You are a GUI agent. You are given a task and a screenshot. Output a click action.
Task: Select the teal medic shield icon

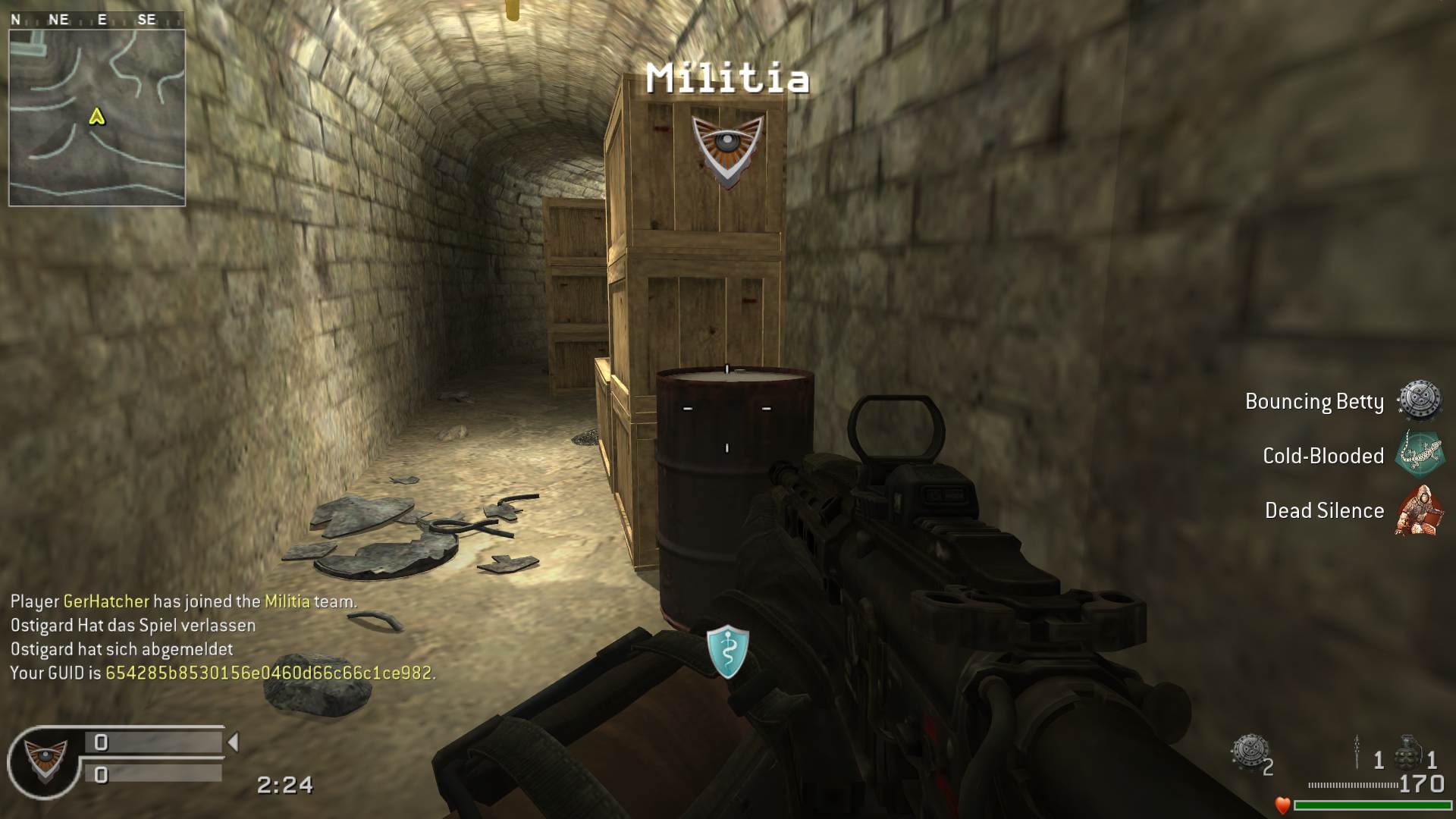point(727,651)
